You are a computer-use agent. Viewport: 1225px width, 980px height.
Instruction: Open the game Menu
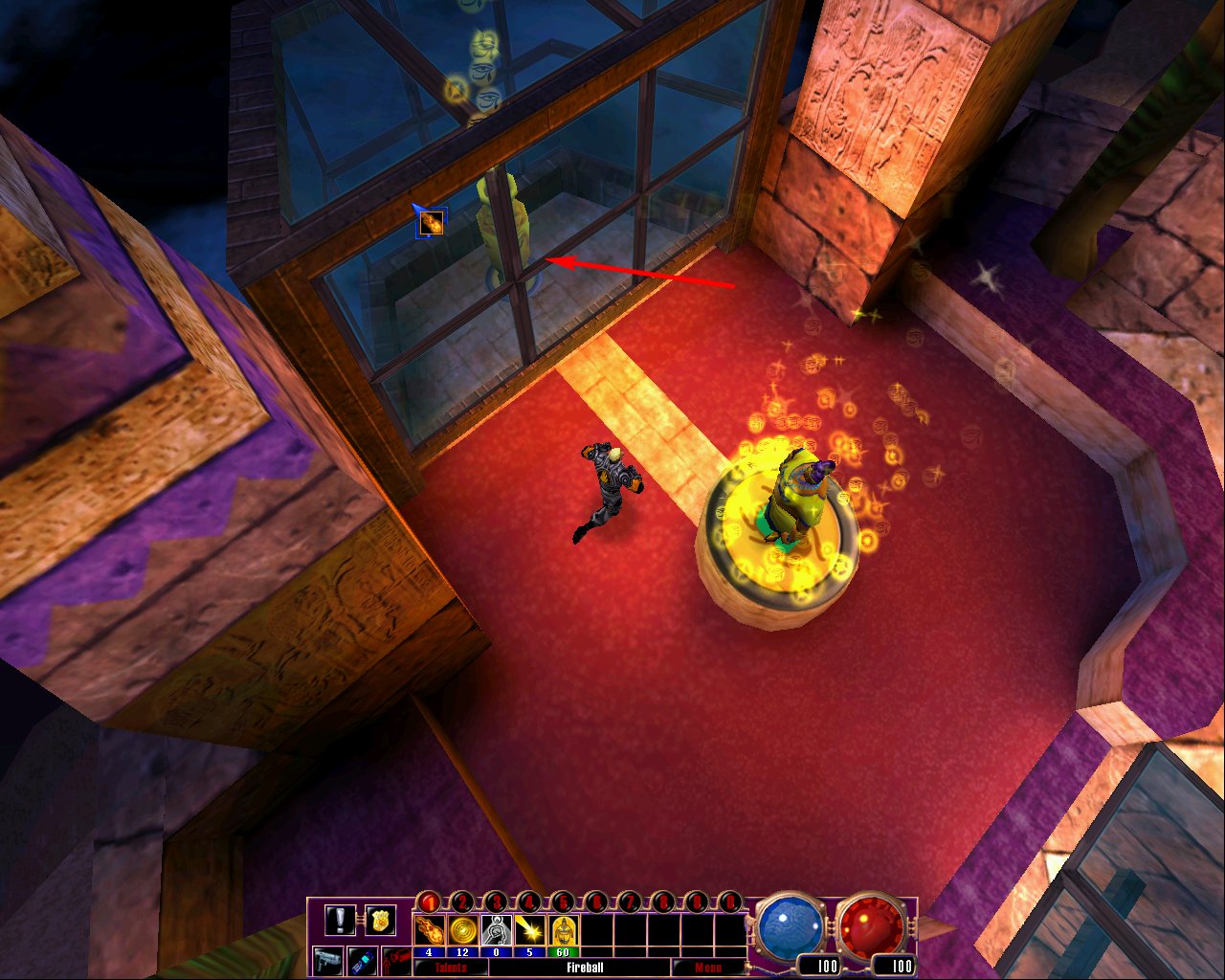pyautogui.click(x=708, y=967)
